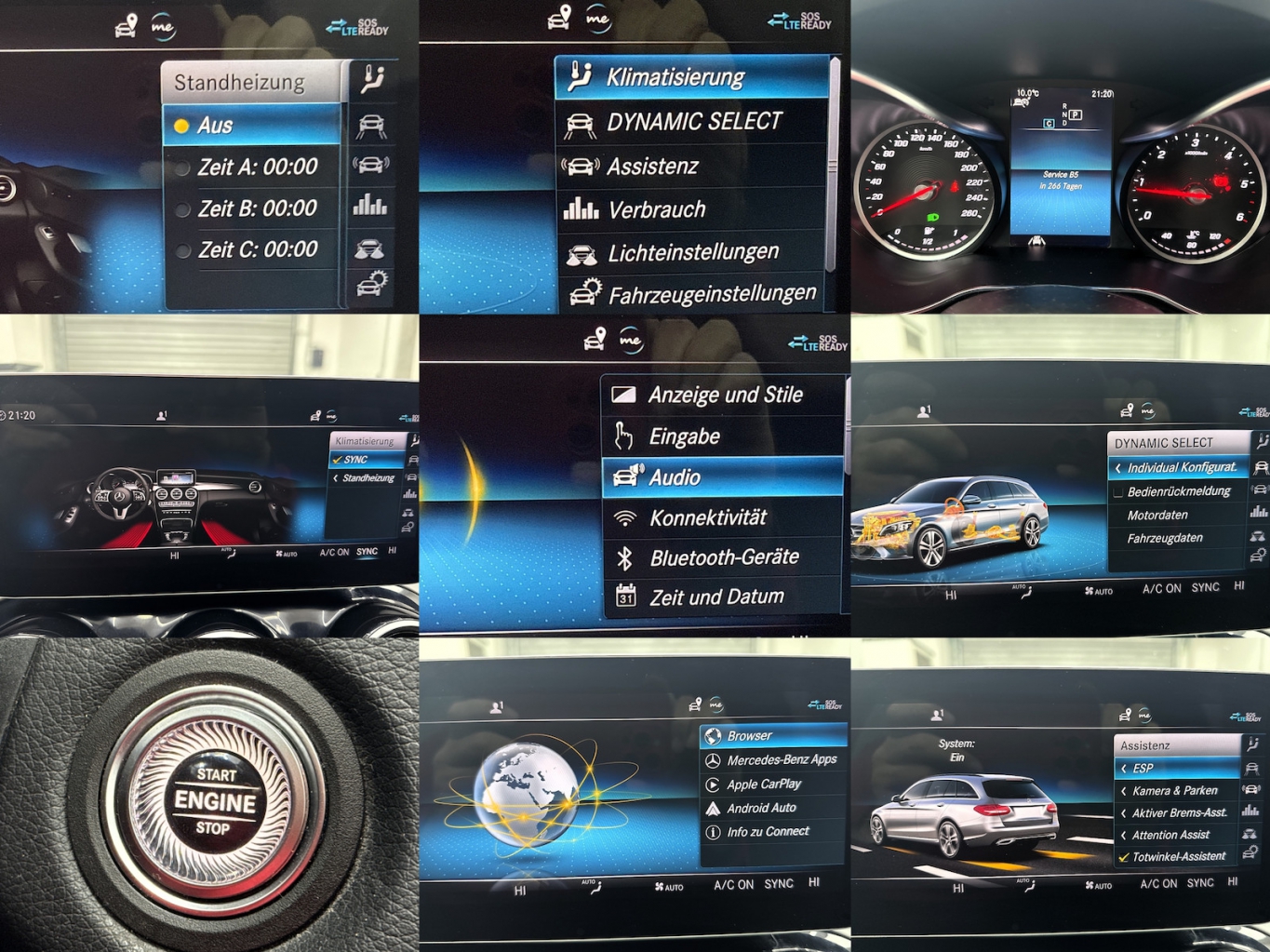Toggle the Totwinkel-Assistent checkbox
1270x952 pixels.
tap(1125, 857)
